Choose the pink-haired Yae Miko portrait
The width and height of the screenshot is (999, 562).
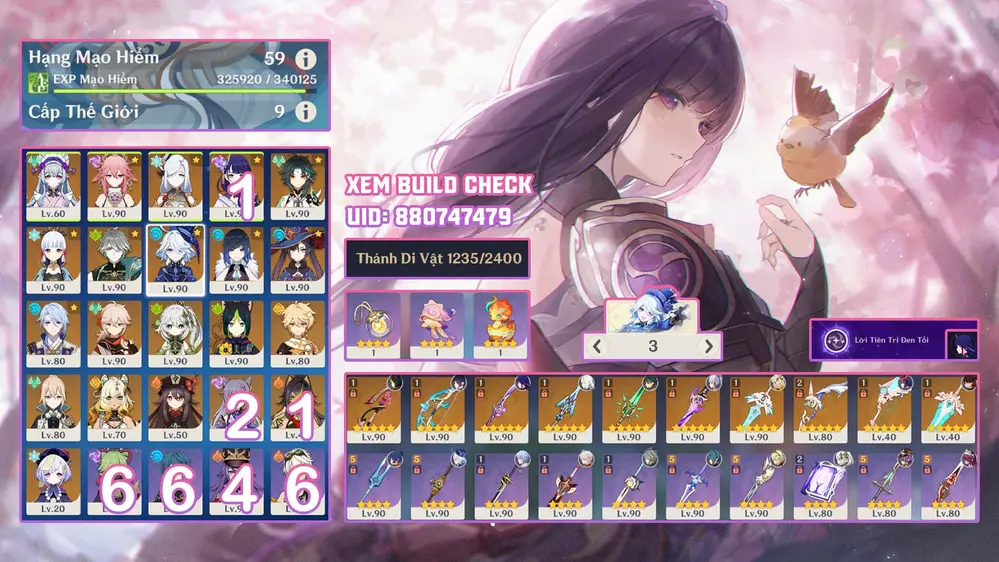(x=114, y=185)
